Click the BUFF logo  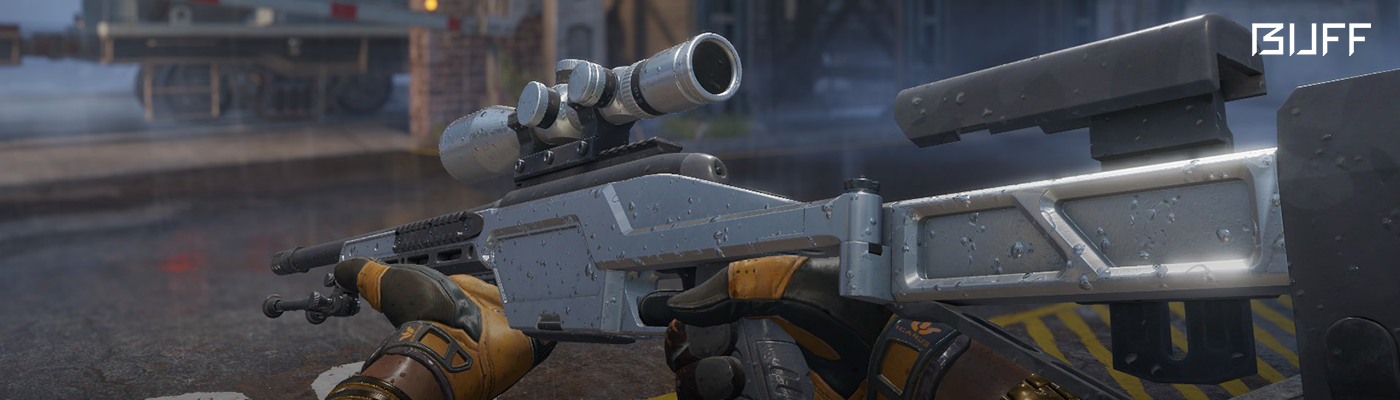tap(1310, 40)
